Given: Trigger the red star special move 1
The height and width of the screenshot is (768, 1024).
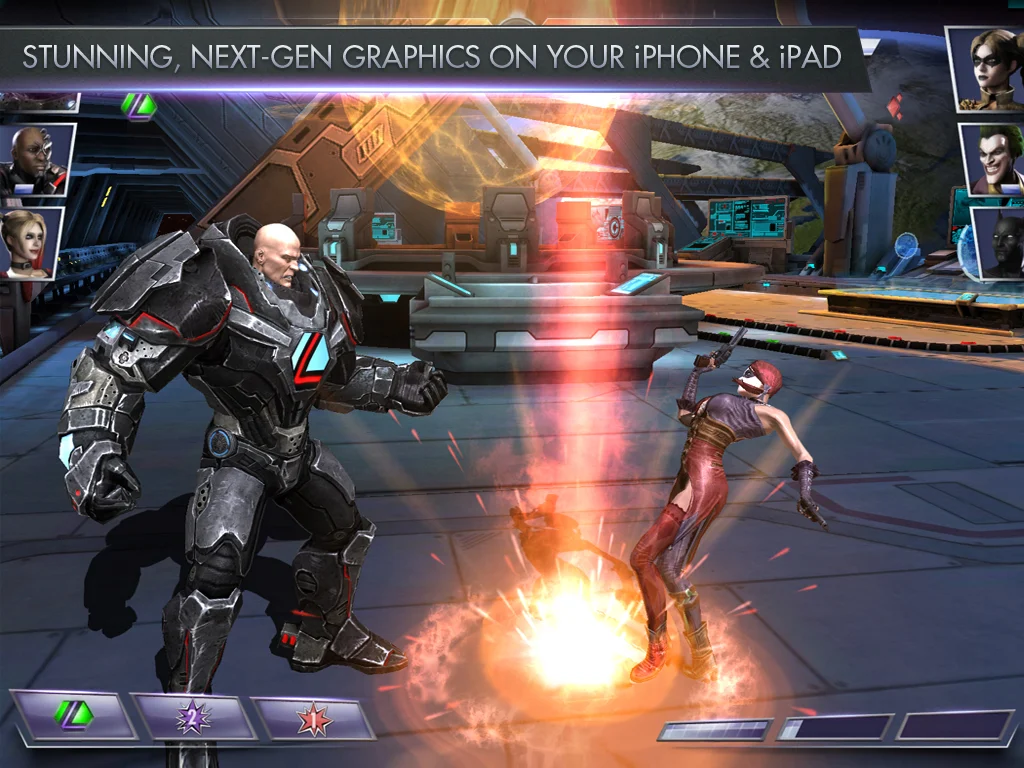Looking at the screenshot, I should [311, 717].
